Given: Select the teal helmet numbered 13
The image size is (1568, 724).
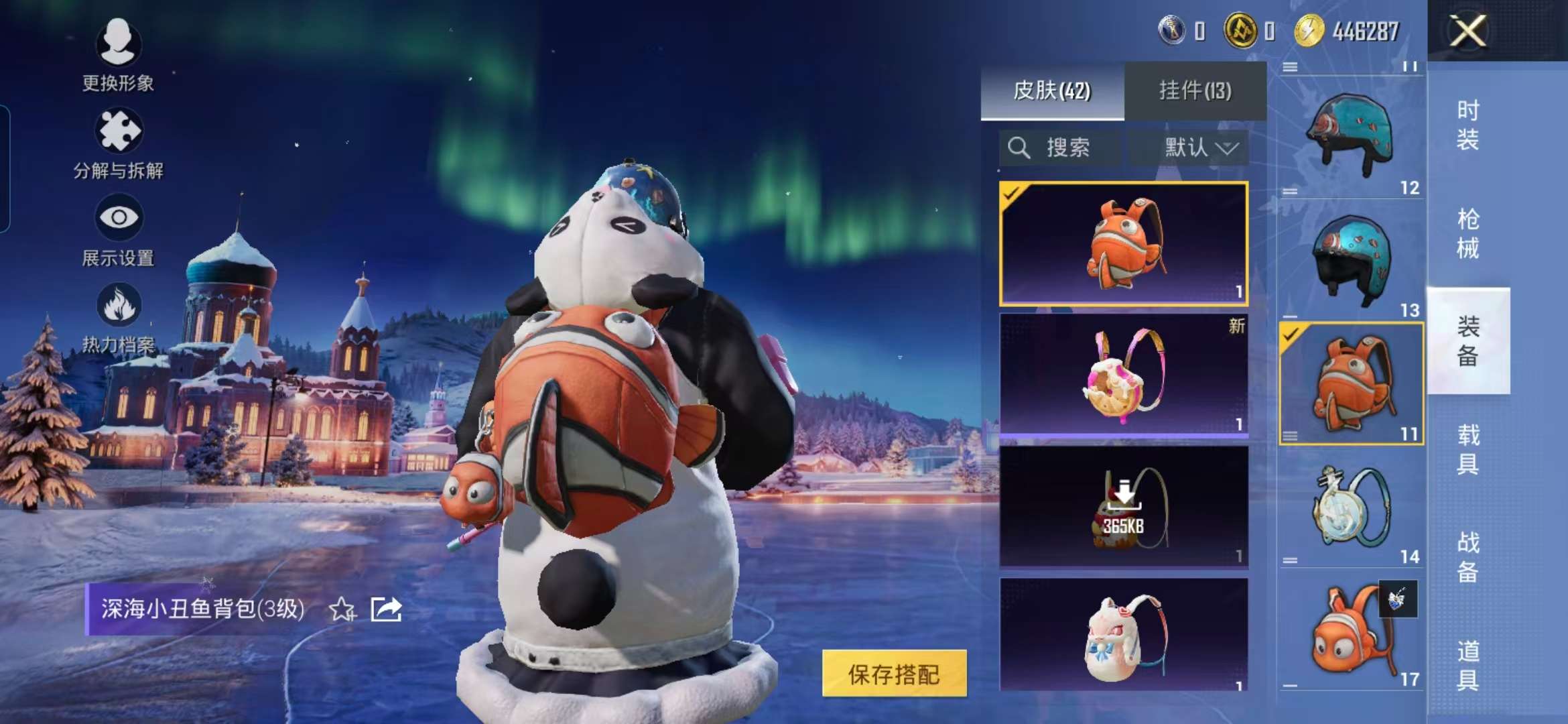Looking at the screenshot, I should pos(1351,261).
